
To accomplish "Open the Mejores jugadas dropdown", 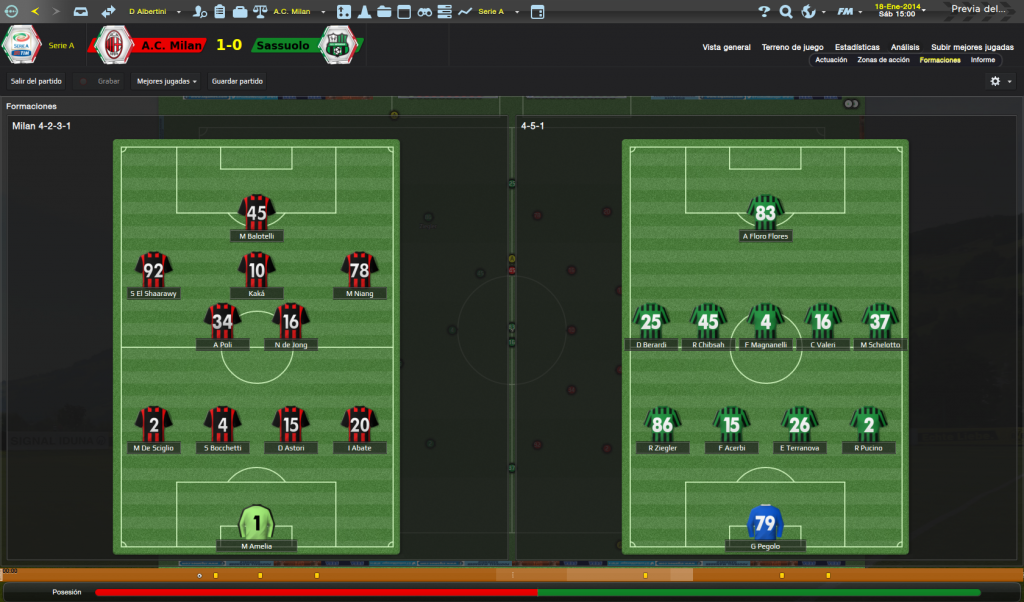I will coord(166,81).
